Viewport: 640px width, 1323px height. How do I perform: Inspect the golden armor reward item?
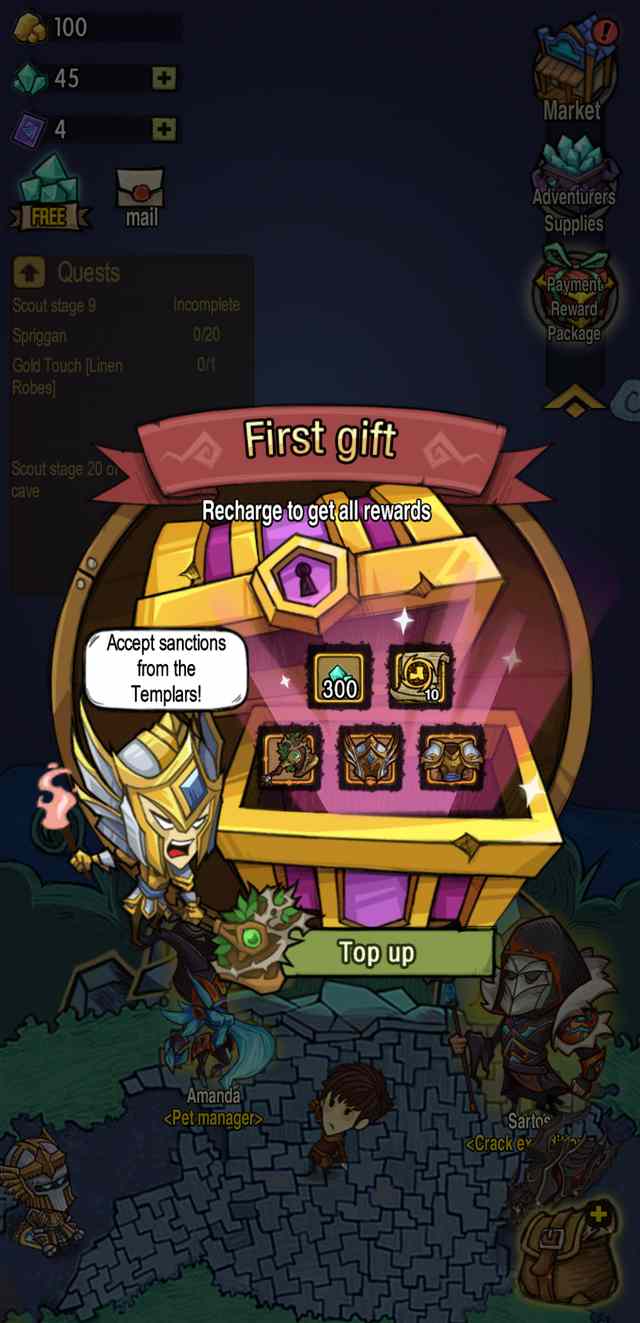452,757
